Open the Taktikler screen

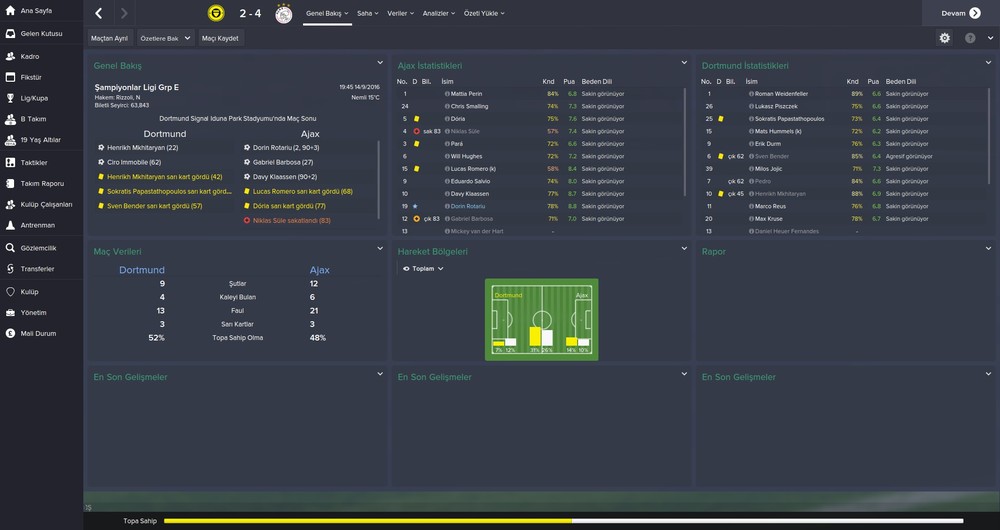(x=34, y=162)
